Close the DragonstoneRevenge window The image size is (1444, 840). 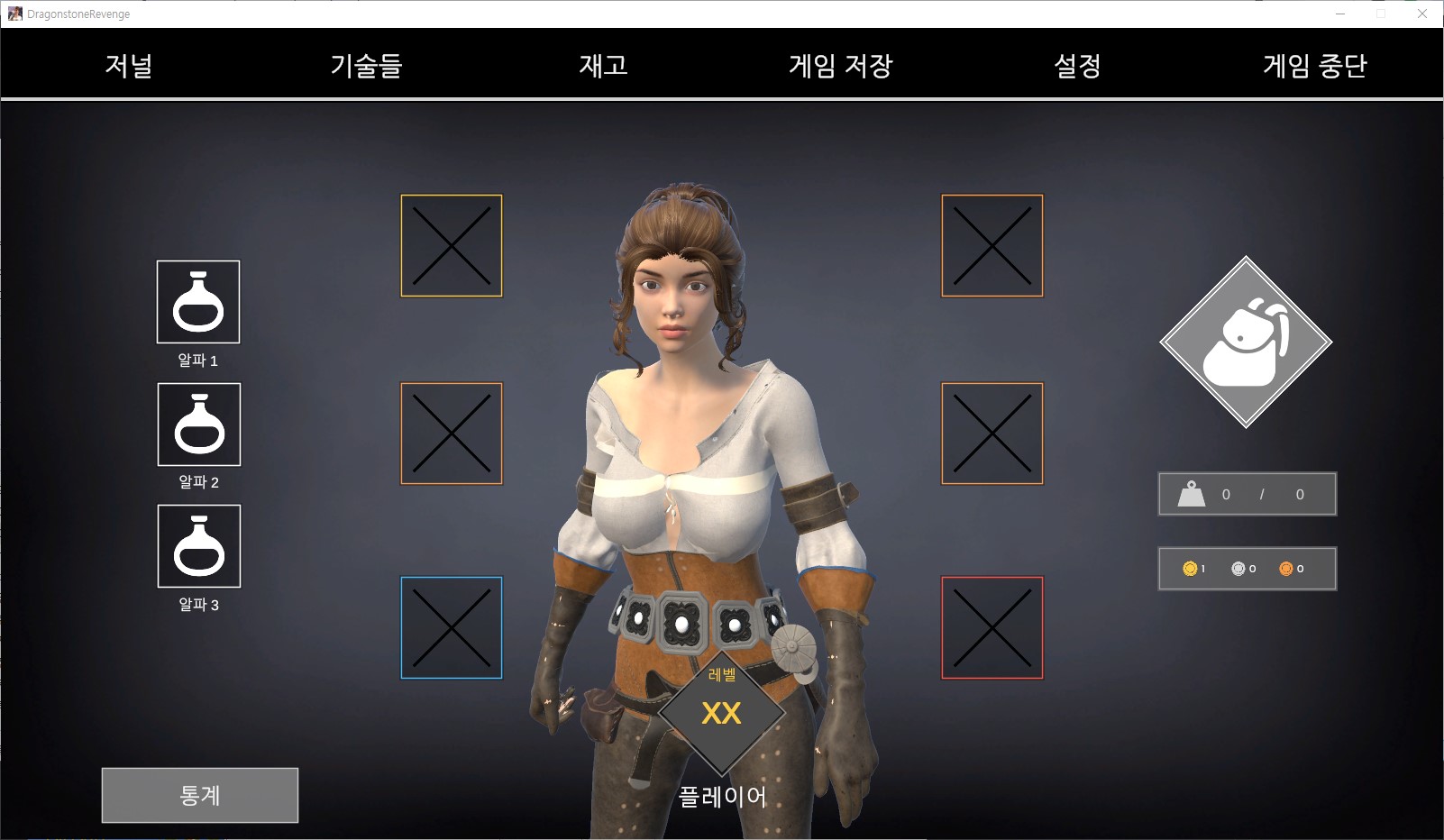1422,14
